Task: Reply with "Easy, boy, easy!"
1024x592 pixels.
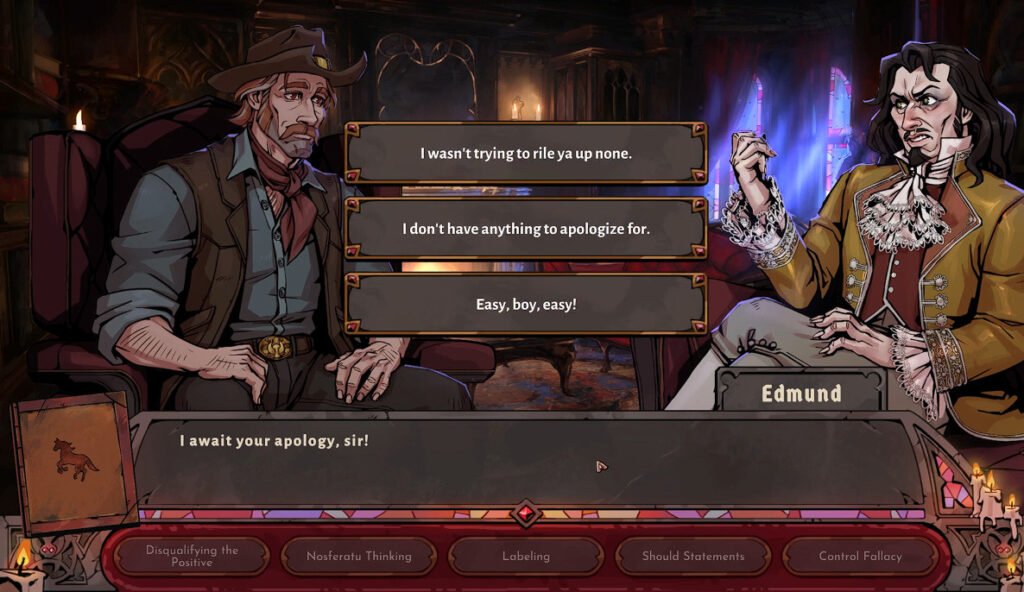Action: (x=526, y=304)
